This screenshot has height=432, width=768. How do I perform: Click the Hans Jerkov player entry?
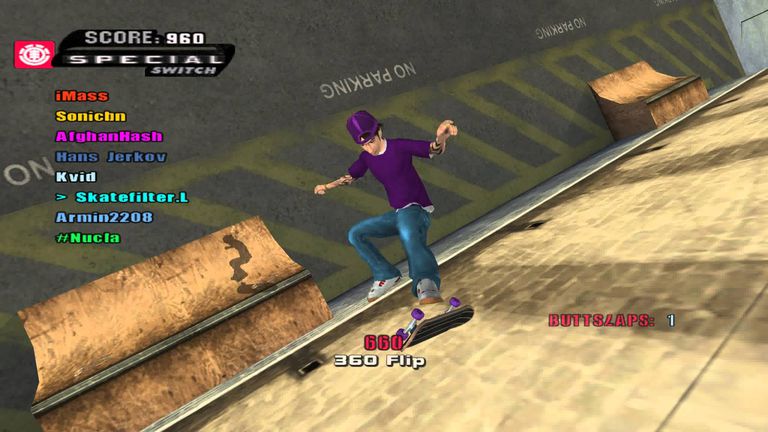(x=111, y=157)
